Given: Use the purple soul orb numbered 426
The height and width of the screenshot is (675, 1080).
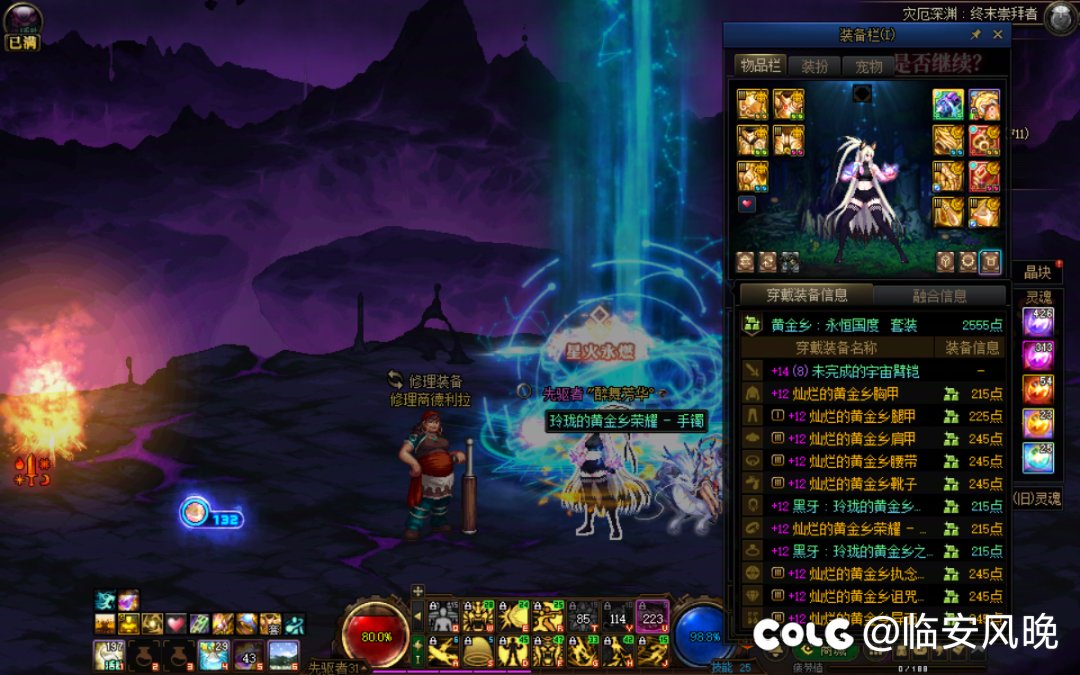Looking at the screenshot, I should tap(1037, 322).
